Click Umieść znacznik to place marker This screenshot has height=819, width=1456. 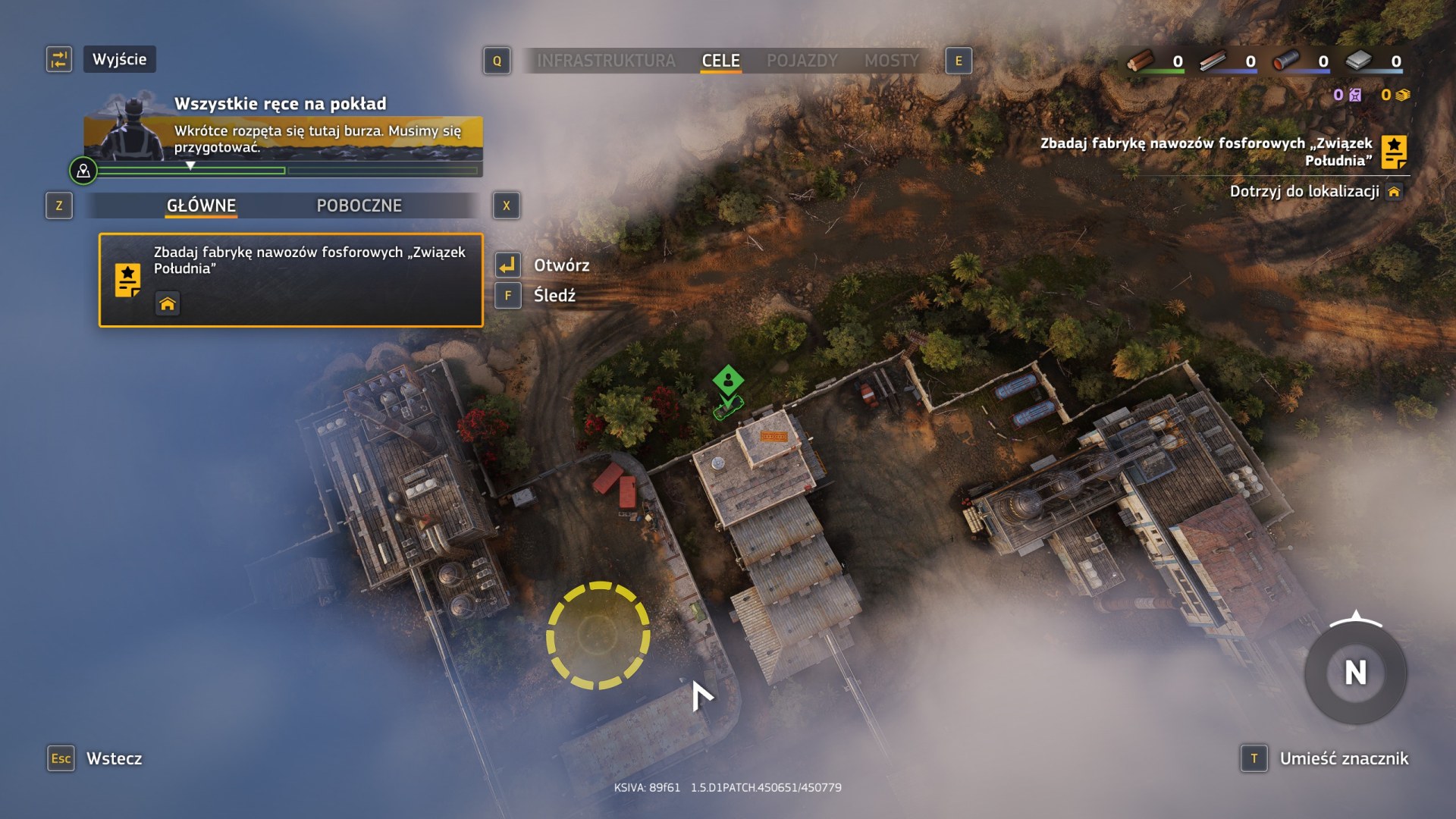tap(1343, 758)
